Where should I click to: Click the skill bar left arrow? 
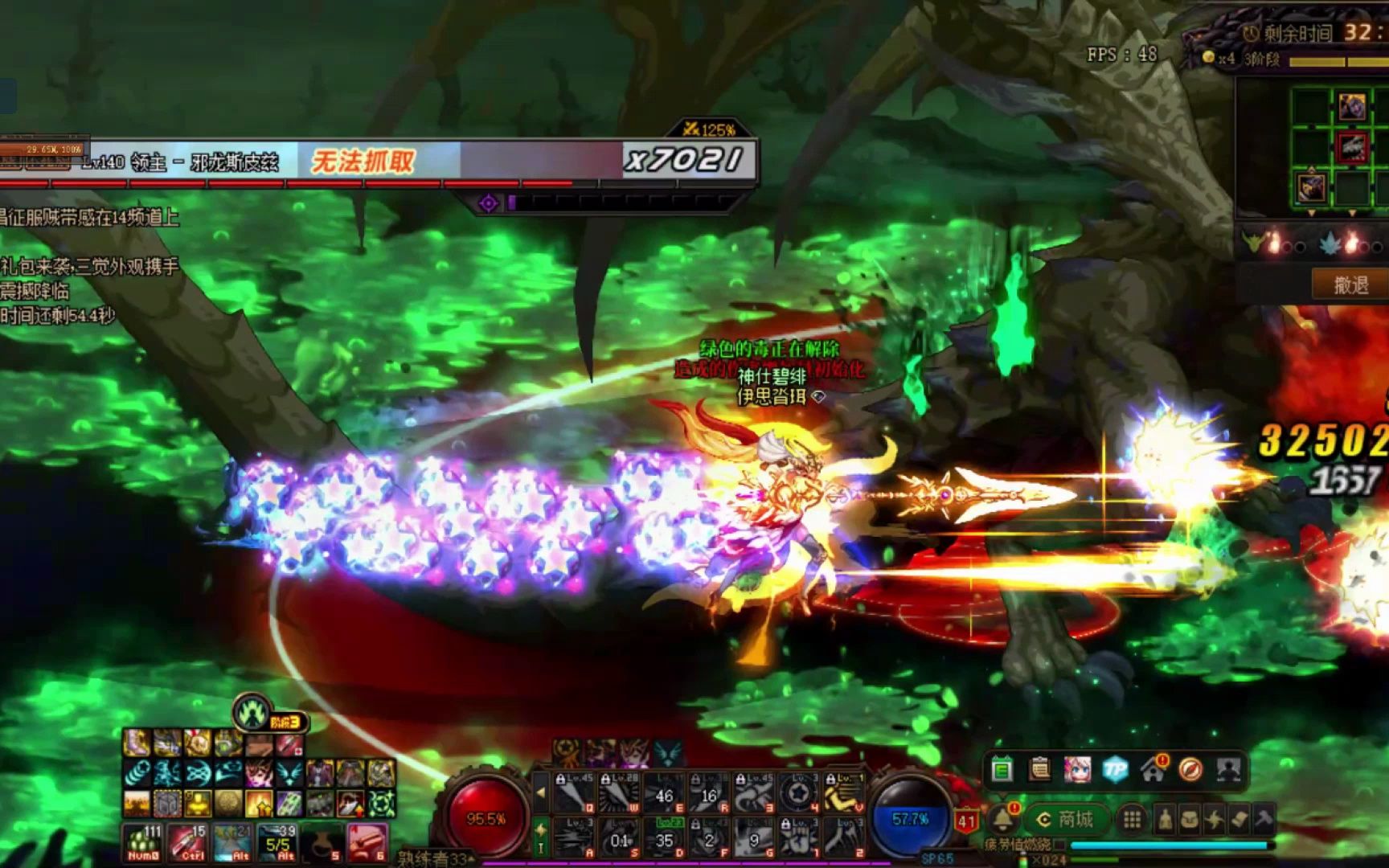(x=541, y=792)
